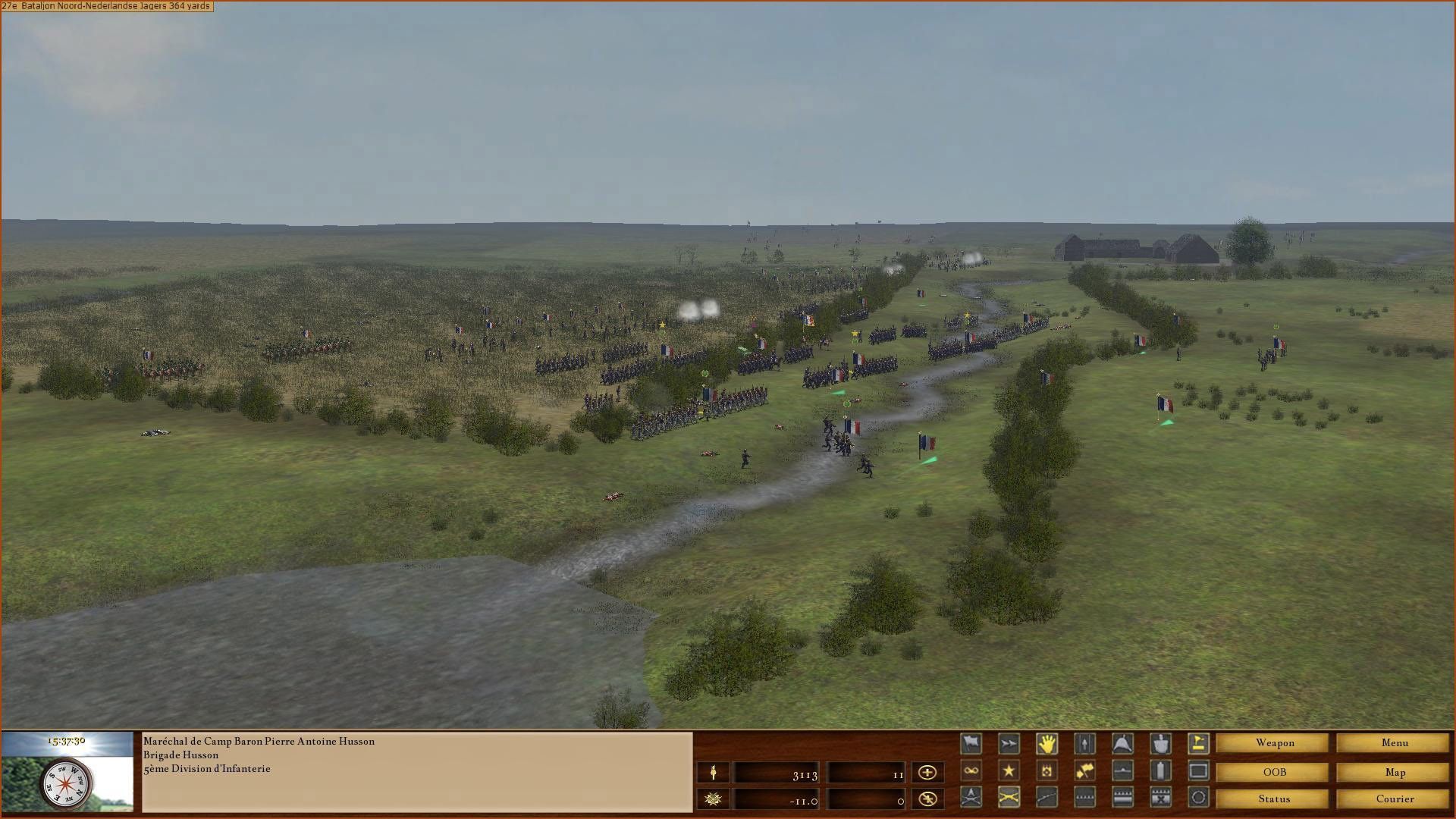Select the shako hat icon
Image resolution: width=1456 pixels, height=819 pixels.
click(x=1122, y=744)
